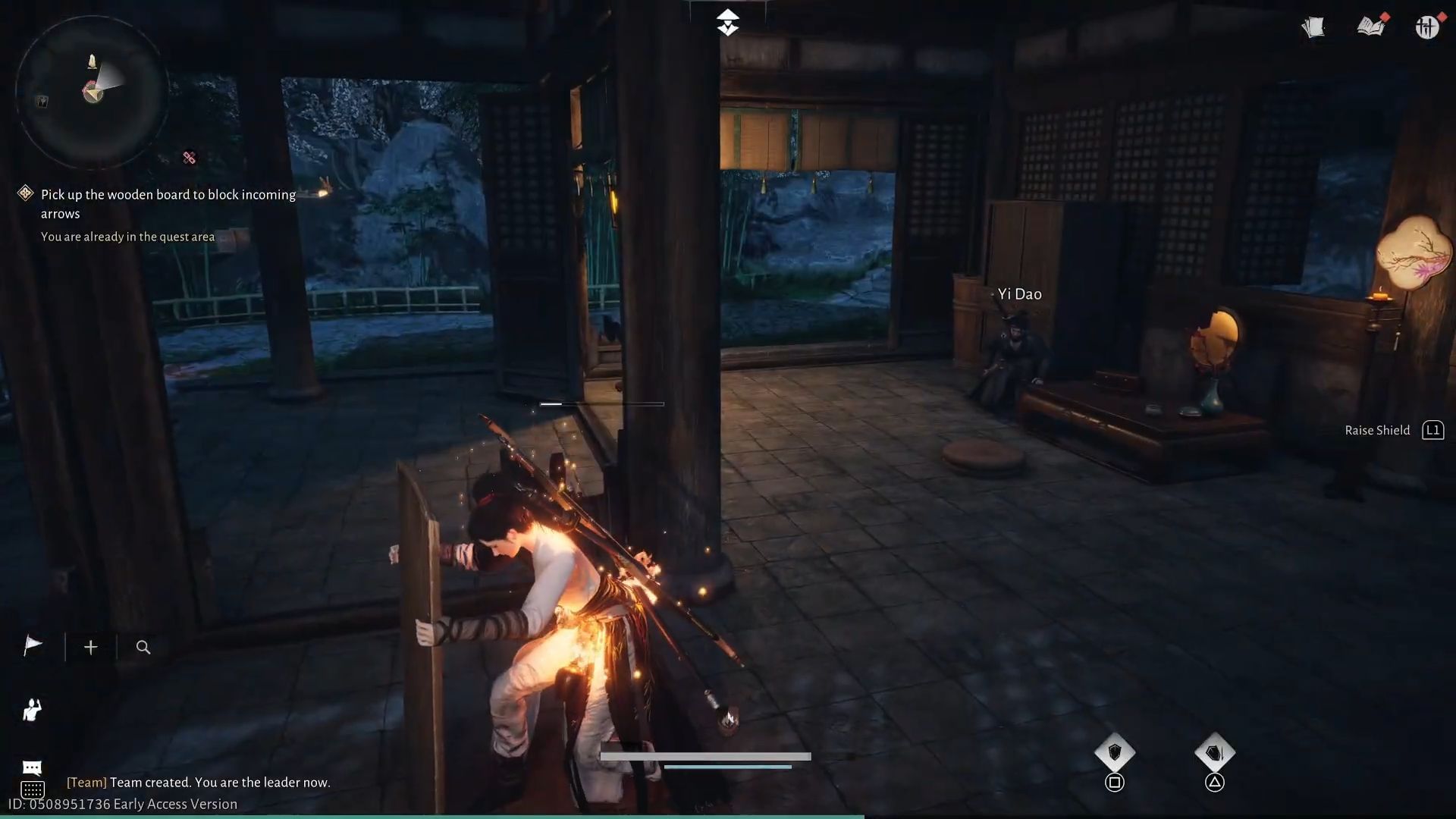Screen dimensions: 1456x819
Task: Click the emote gesture icon on the left
Action: click(x=32, y=710)
